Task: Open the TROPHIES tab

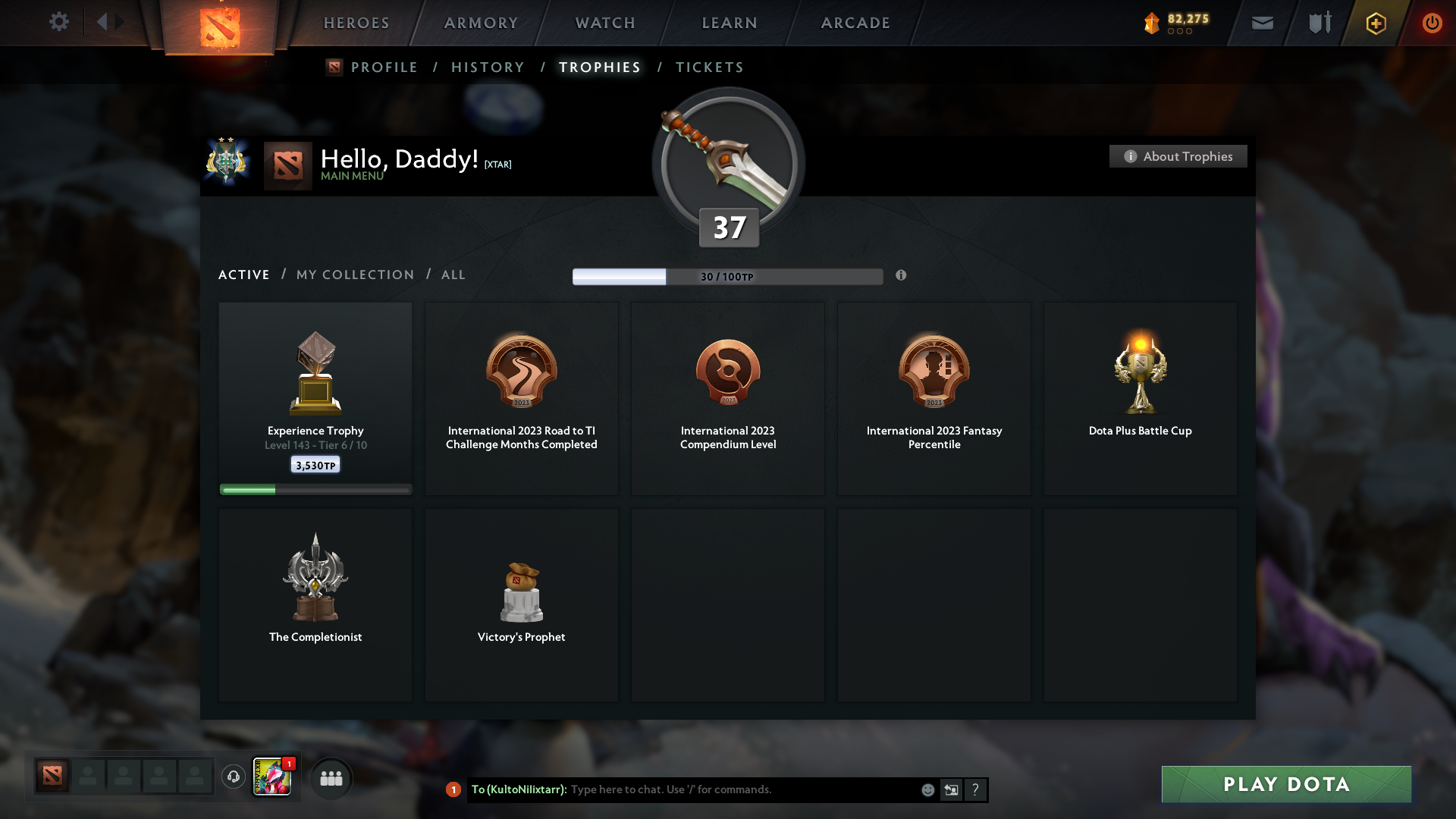Action: click(x=599, y=67)
